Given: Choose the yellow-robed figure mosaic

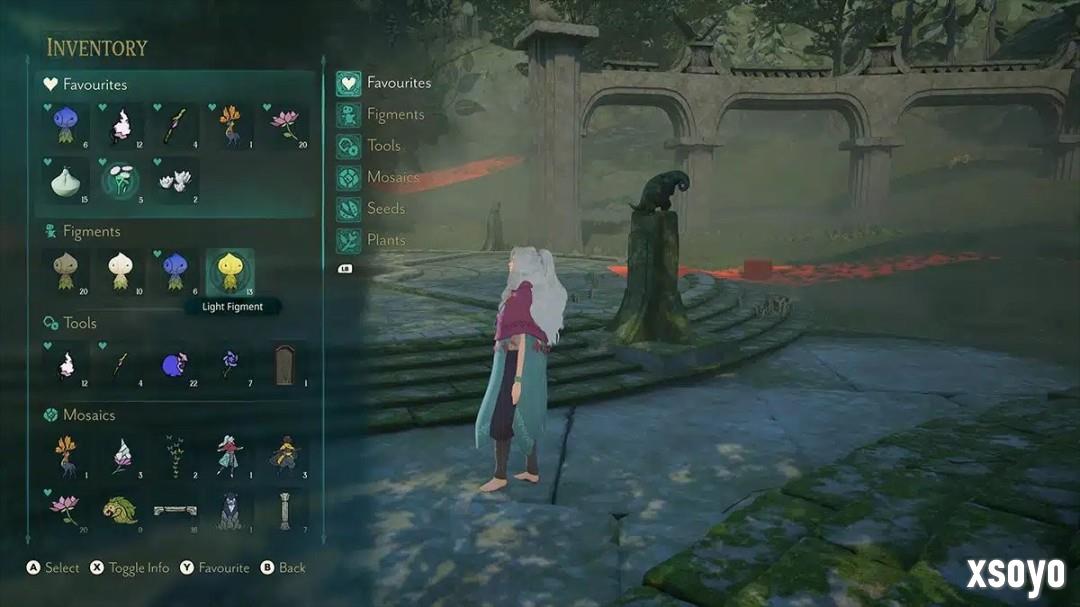Looking at the screenshot, I should click(x=285, y=455).
